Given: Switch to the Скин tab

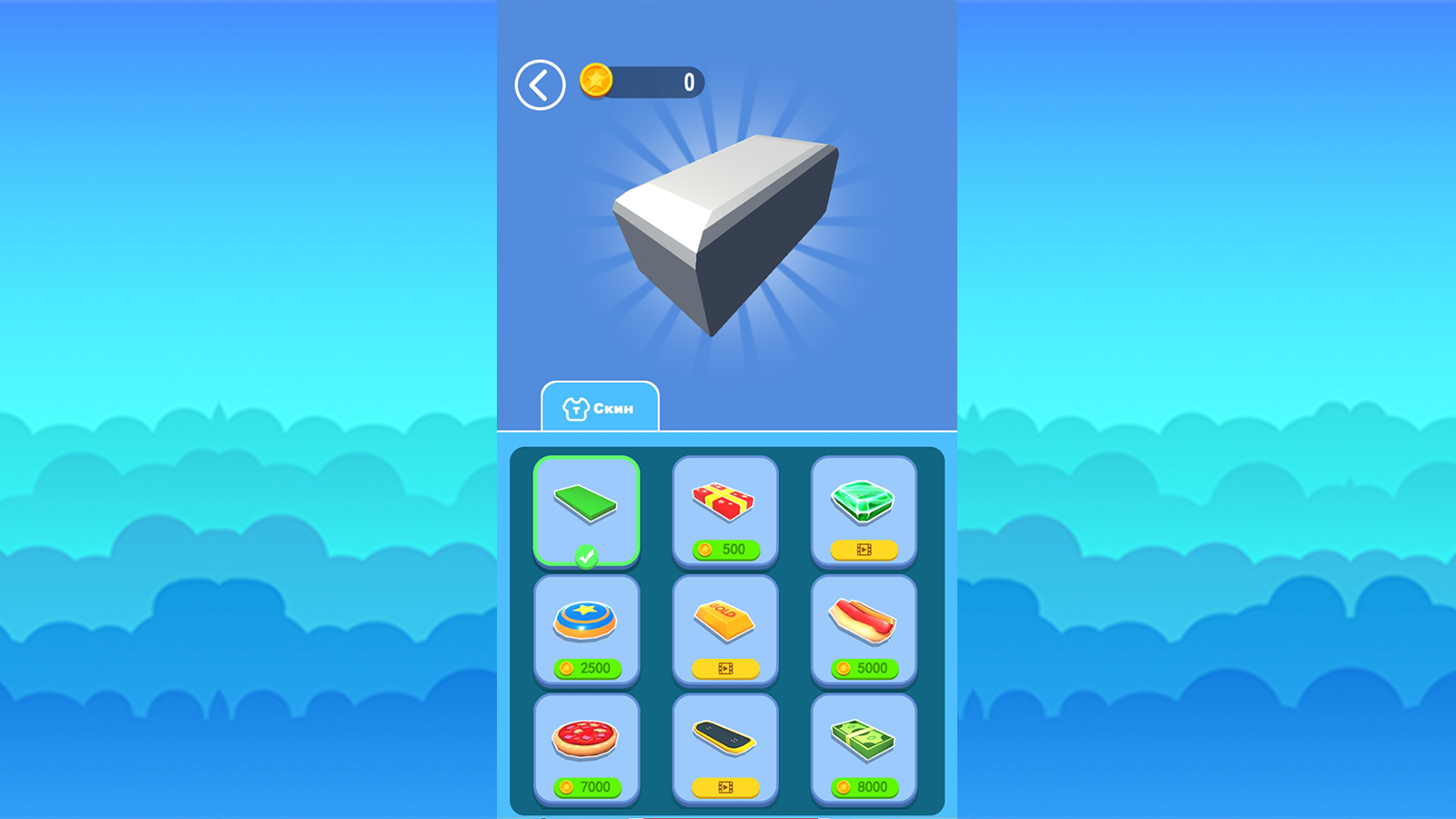Looking at the screenshot, I should click(x=601, y=407).
